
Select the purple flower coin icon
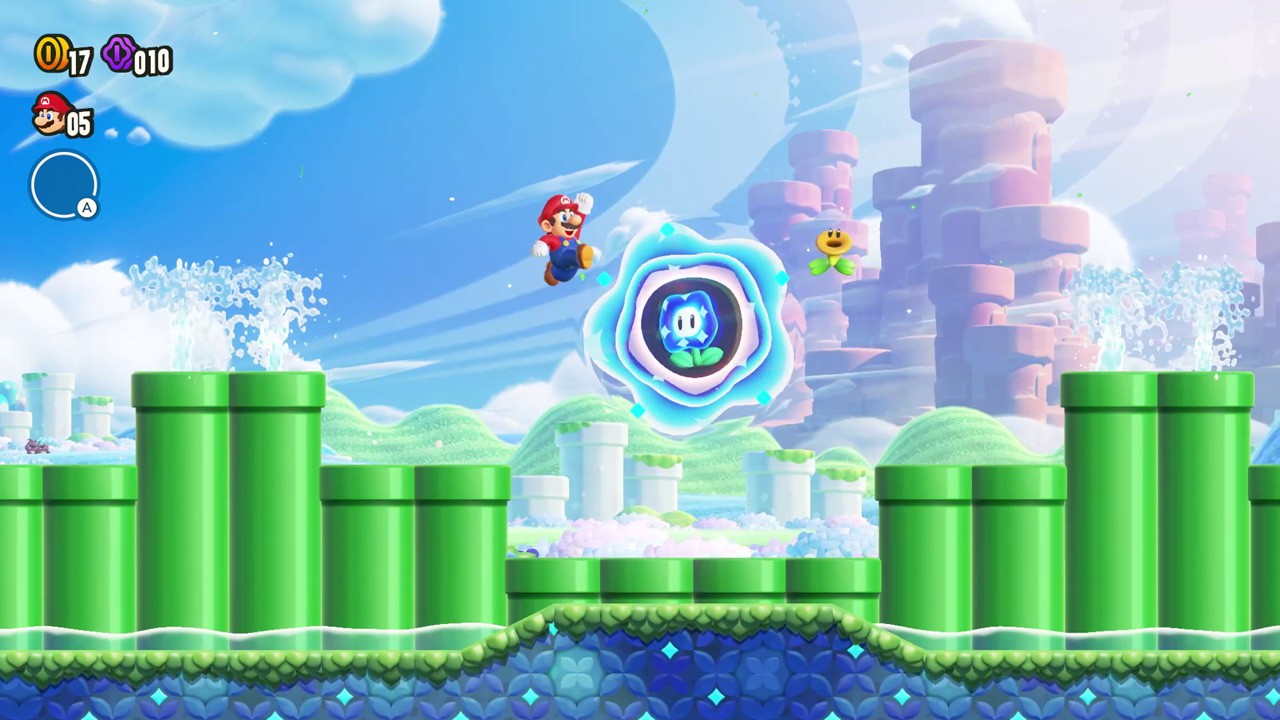[119, 56]
